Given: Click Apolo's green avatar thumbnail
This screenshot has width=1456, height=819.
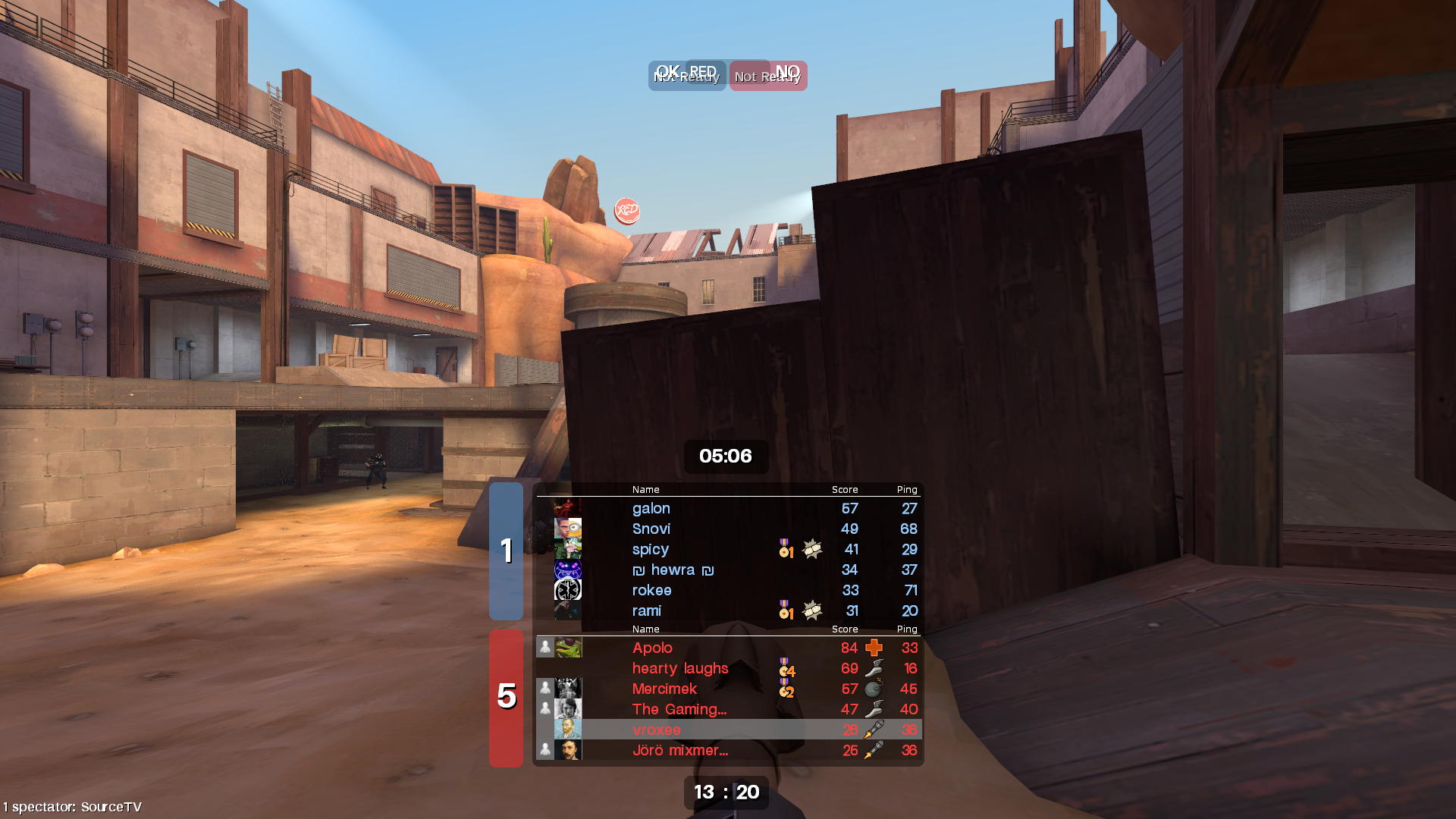Looking at the screenshot, I should (568, 648).
